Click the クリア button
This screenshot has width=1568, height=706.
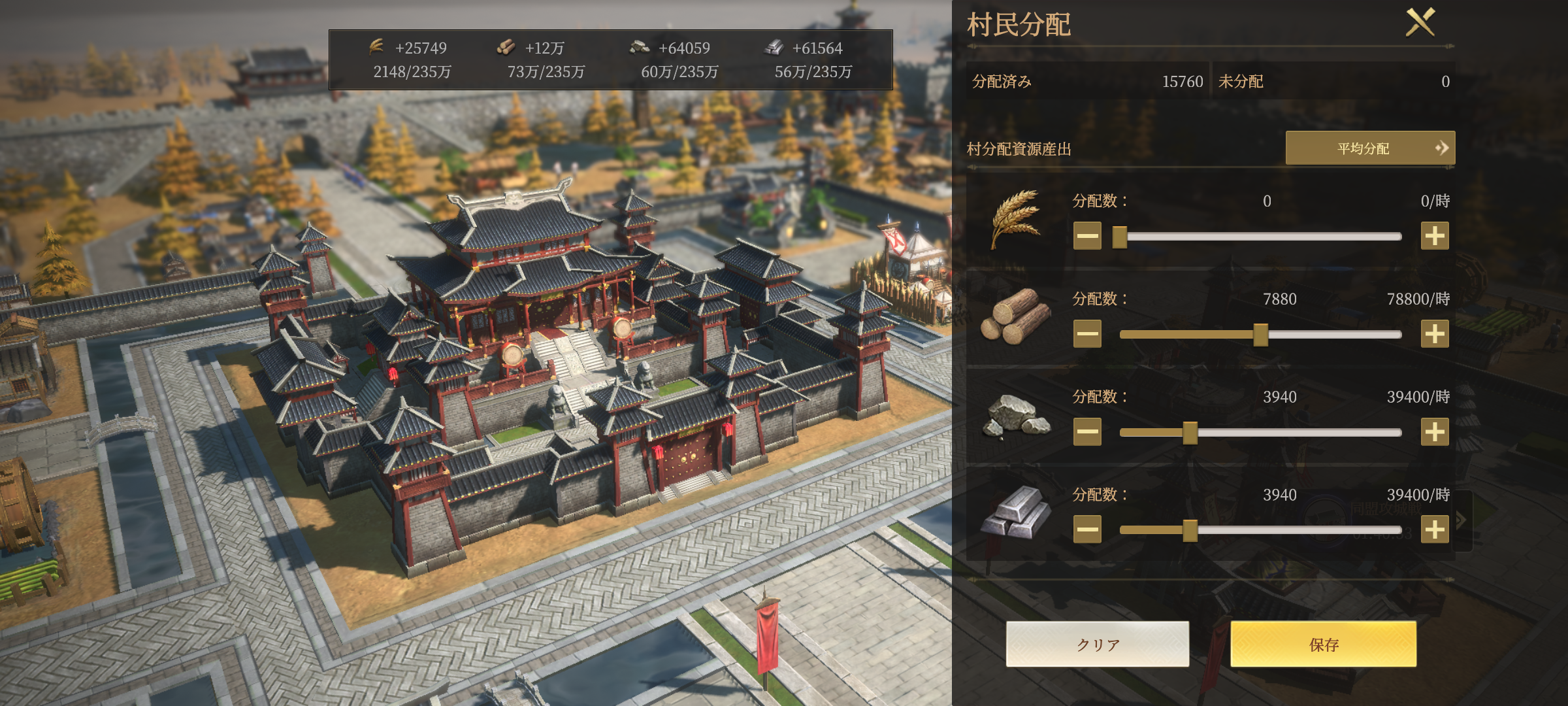coord(1097,645)
